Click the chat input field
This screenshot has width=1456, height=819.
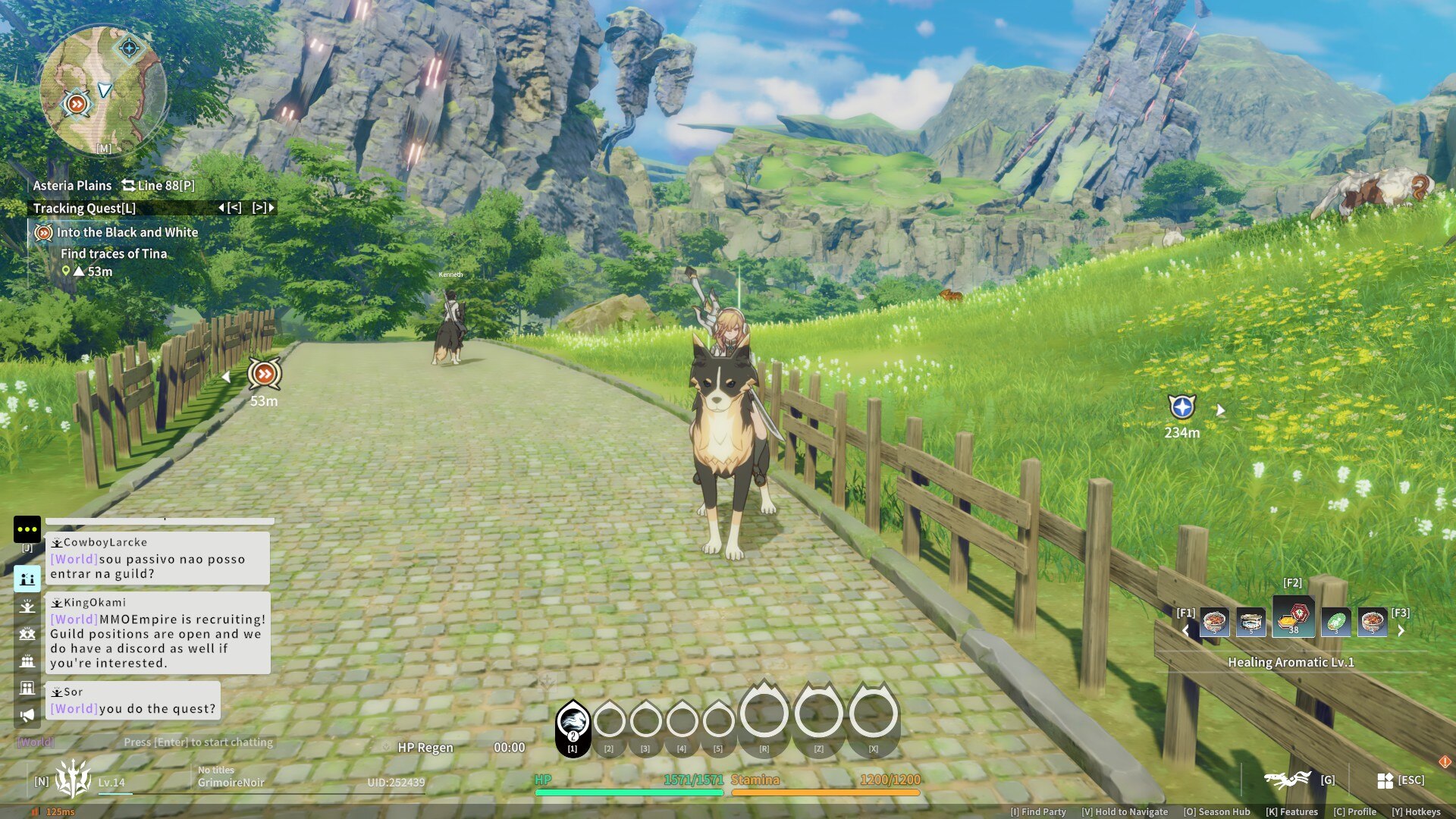click(197, 742)
